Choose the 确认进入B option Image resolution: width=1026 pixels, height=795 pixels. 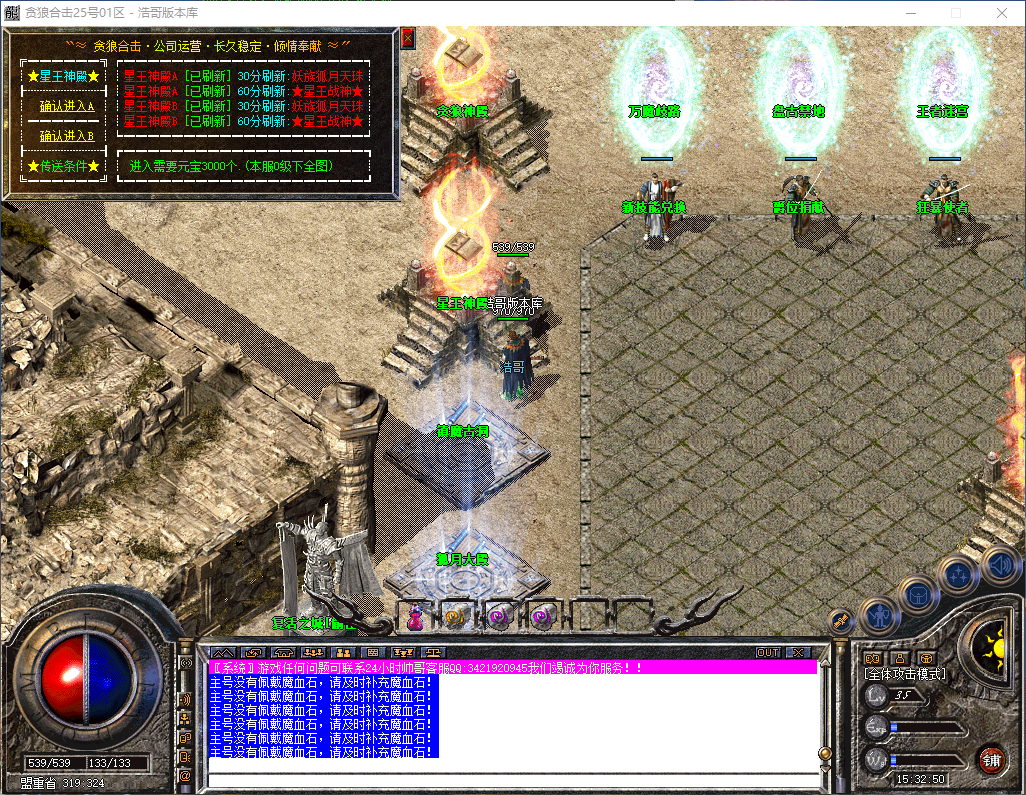click(66, 136)
